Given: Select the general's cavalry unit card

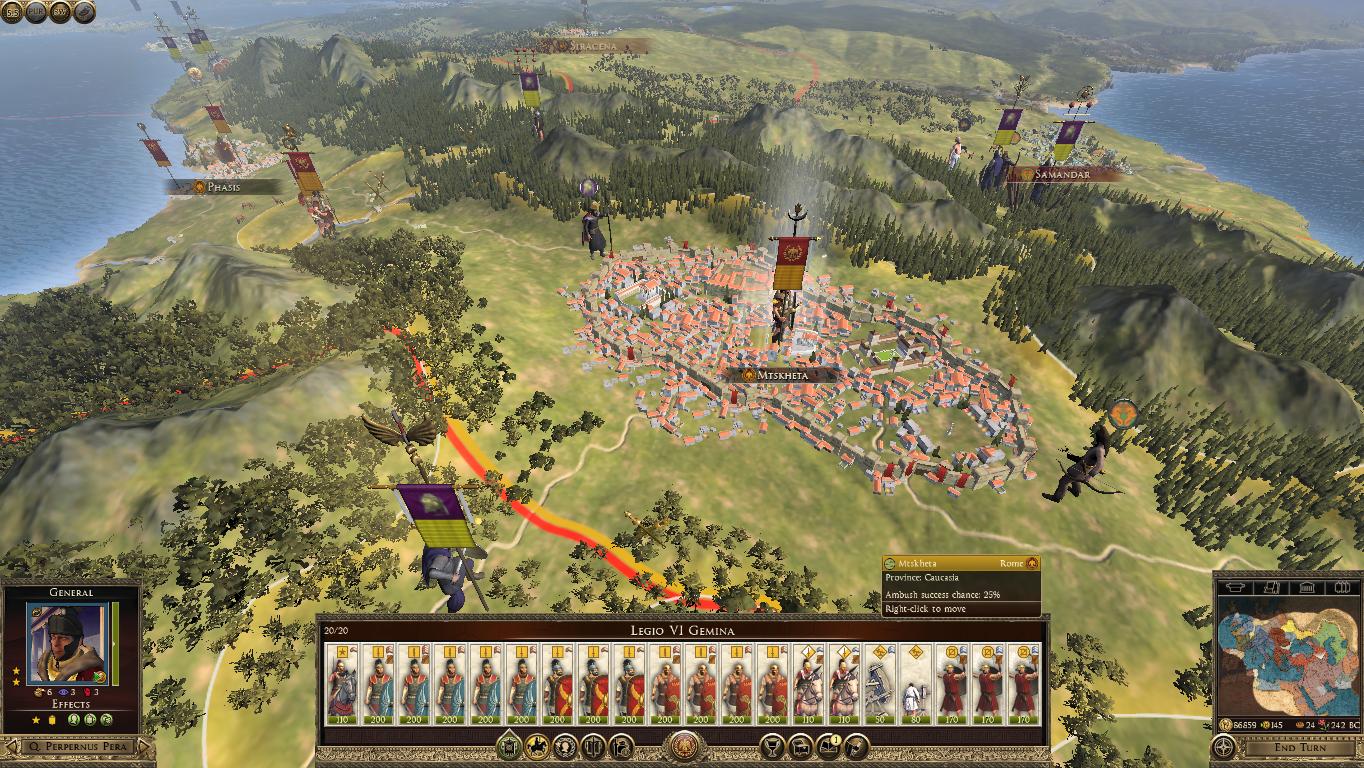Looking at the screenshot, I should click(x=342, y=686).
